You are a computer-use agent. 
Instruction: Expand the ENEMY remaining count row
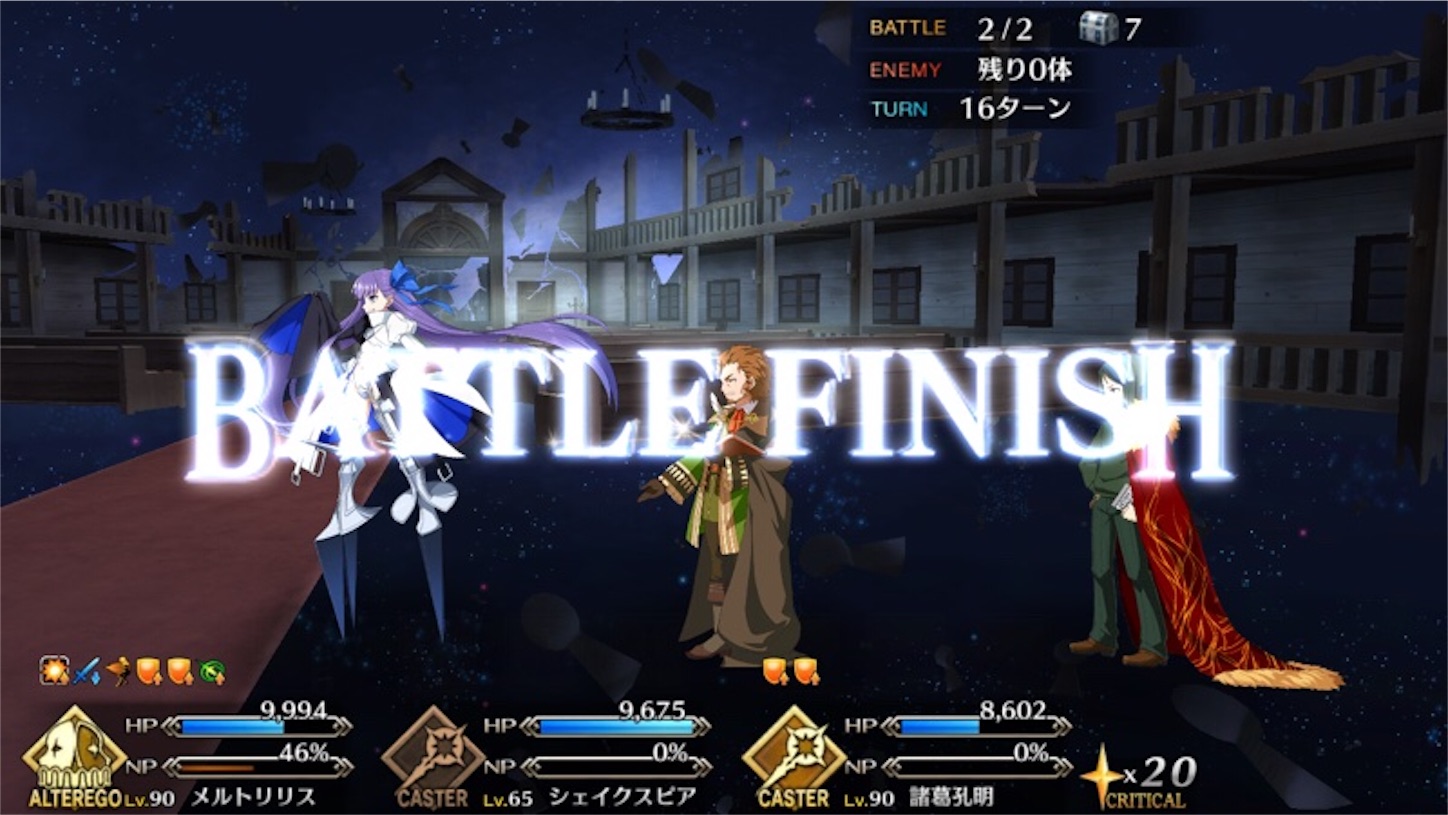(965, 69)
